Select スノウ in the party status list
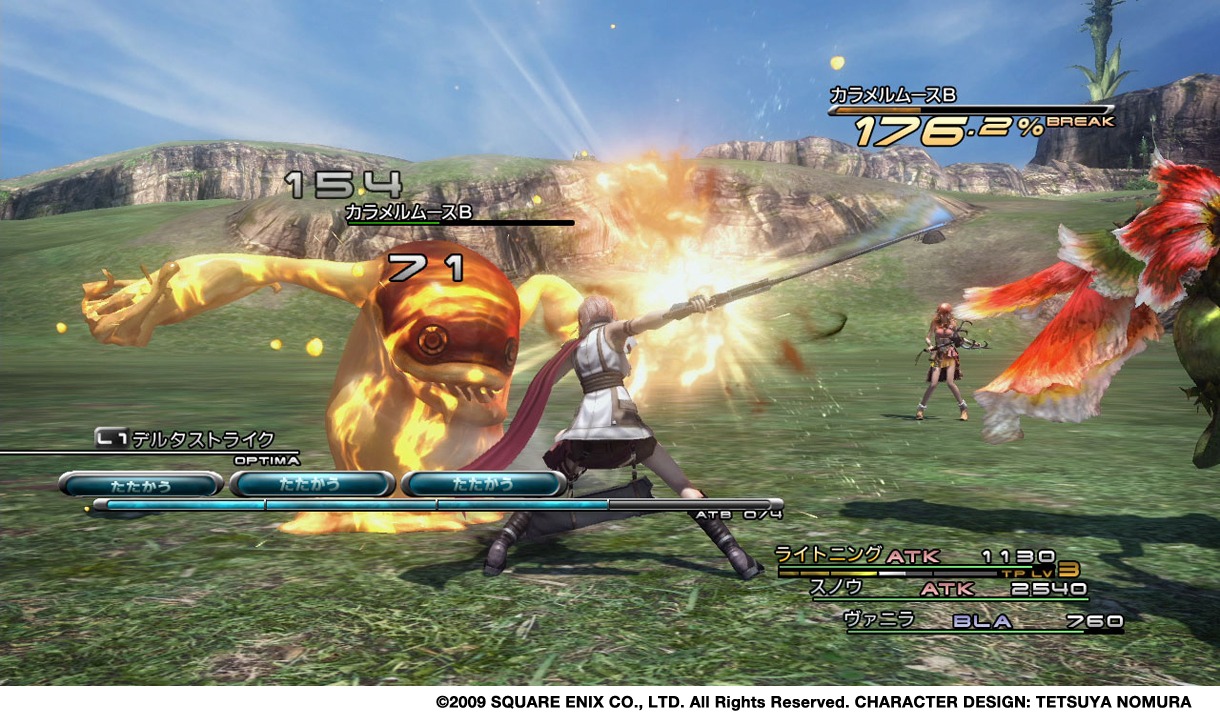 (x=830, y=588)
